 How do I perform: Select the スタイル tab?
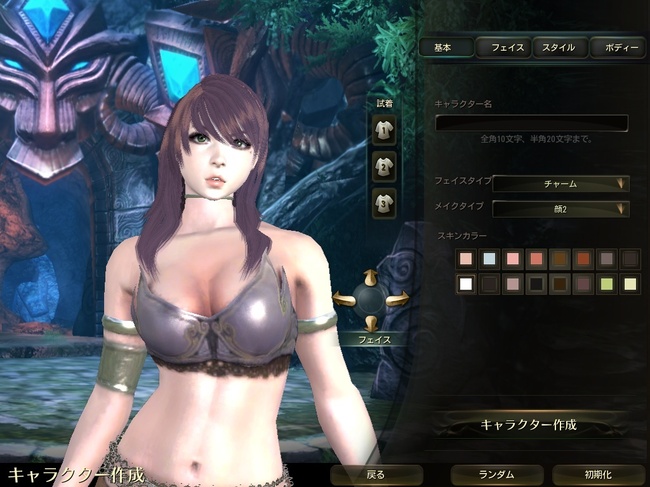(x=560, y=47)
